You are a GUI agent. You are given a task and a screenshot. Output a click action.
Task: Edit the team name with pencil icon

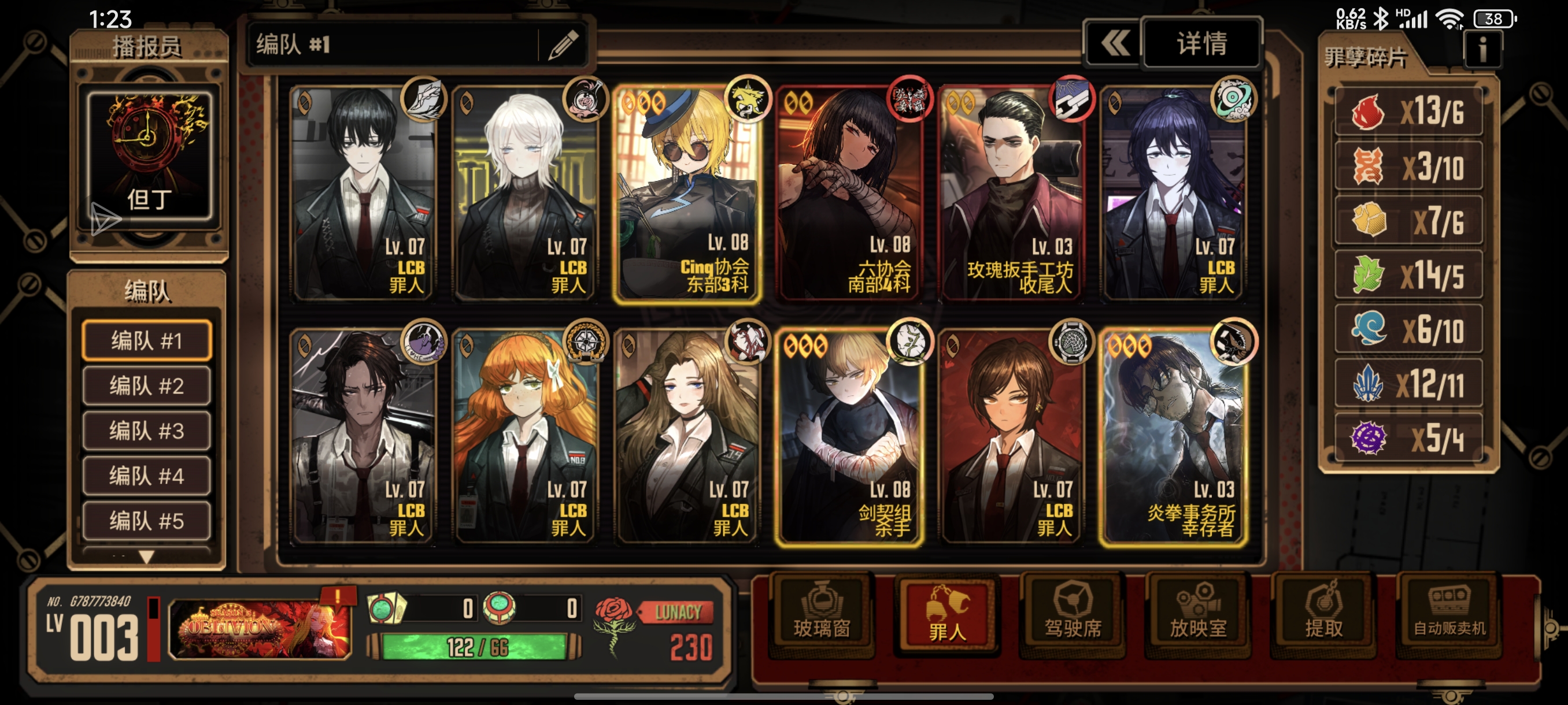563,45
